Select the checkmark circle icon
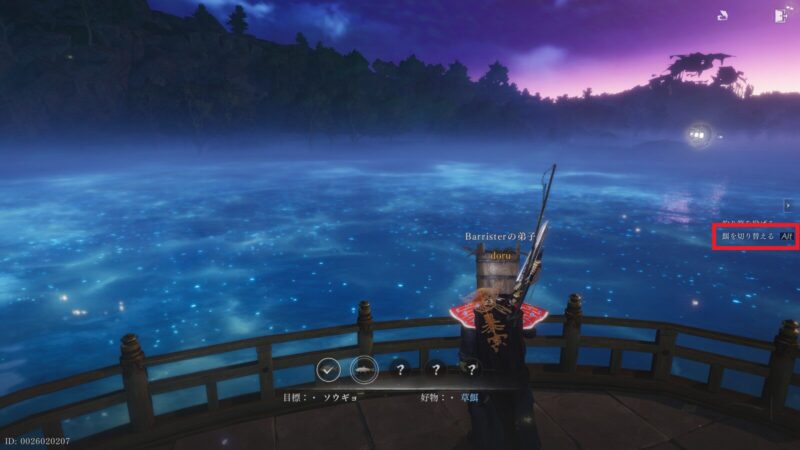This screenshot has width=800, height=450. pyautogui.click(x=328, y=370)
